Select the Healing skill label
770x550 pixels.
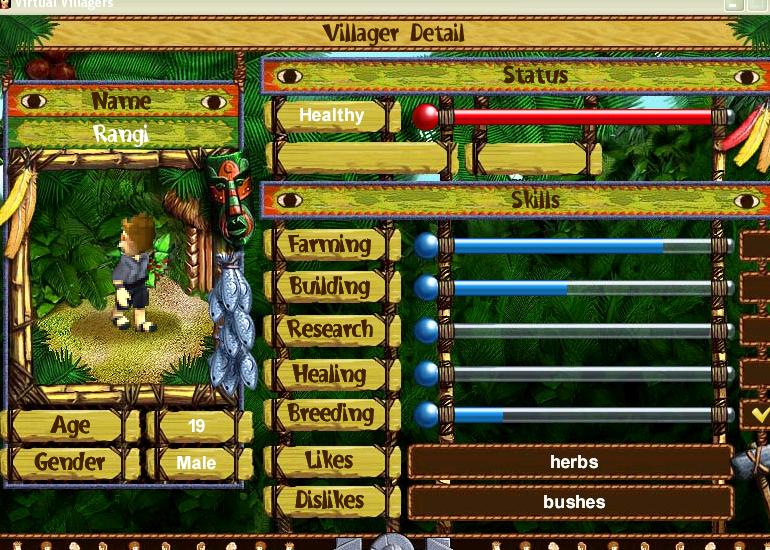[x=330, y=374]
